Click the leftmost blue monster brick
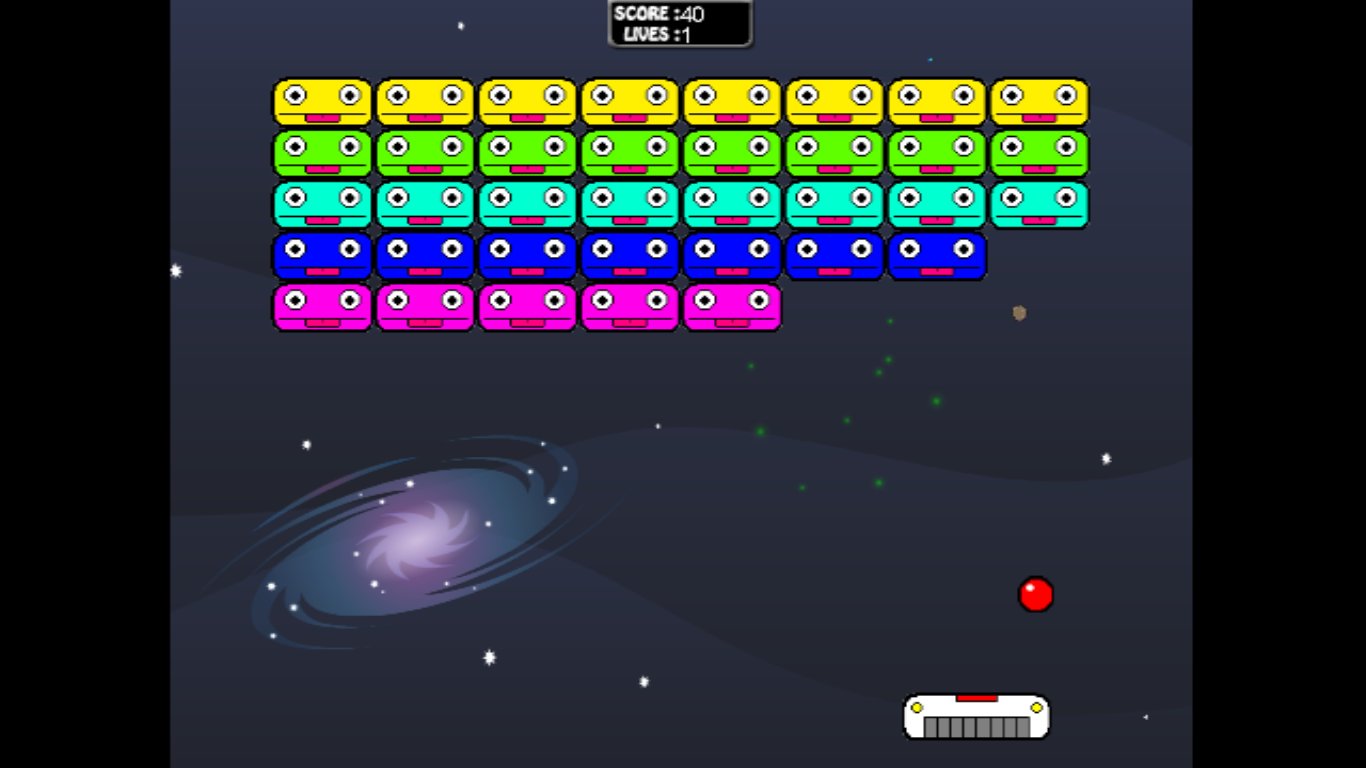This screenshot has height=768, width=1366. (x=322, y=256)
